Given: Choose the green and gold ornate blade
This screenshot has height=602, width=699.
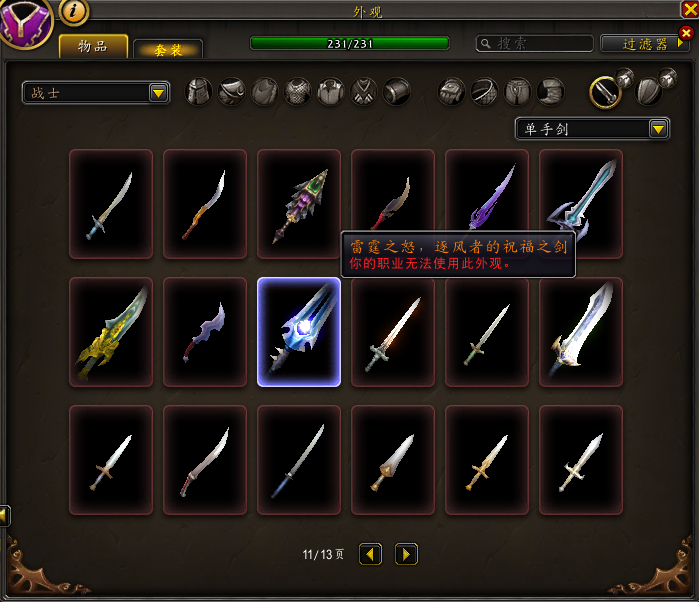Looking at the screenshot, I should 111,332.
